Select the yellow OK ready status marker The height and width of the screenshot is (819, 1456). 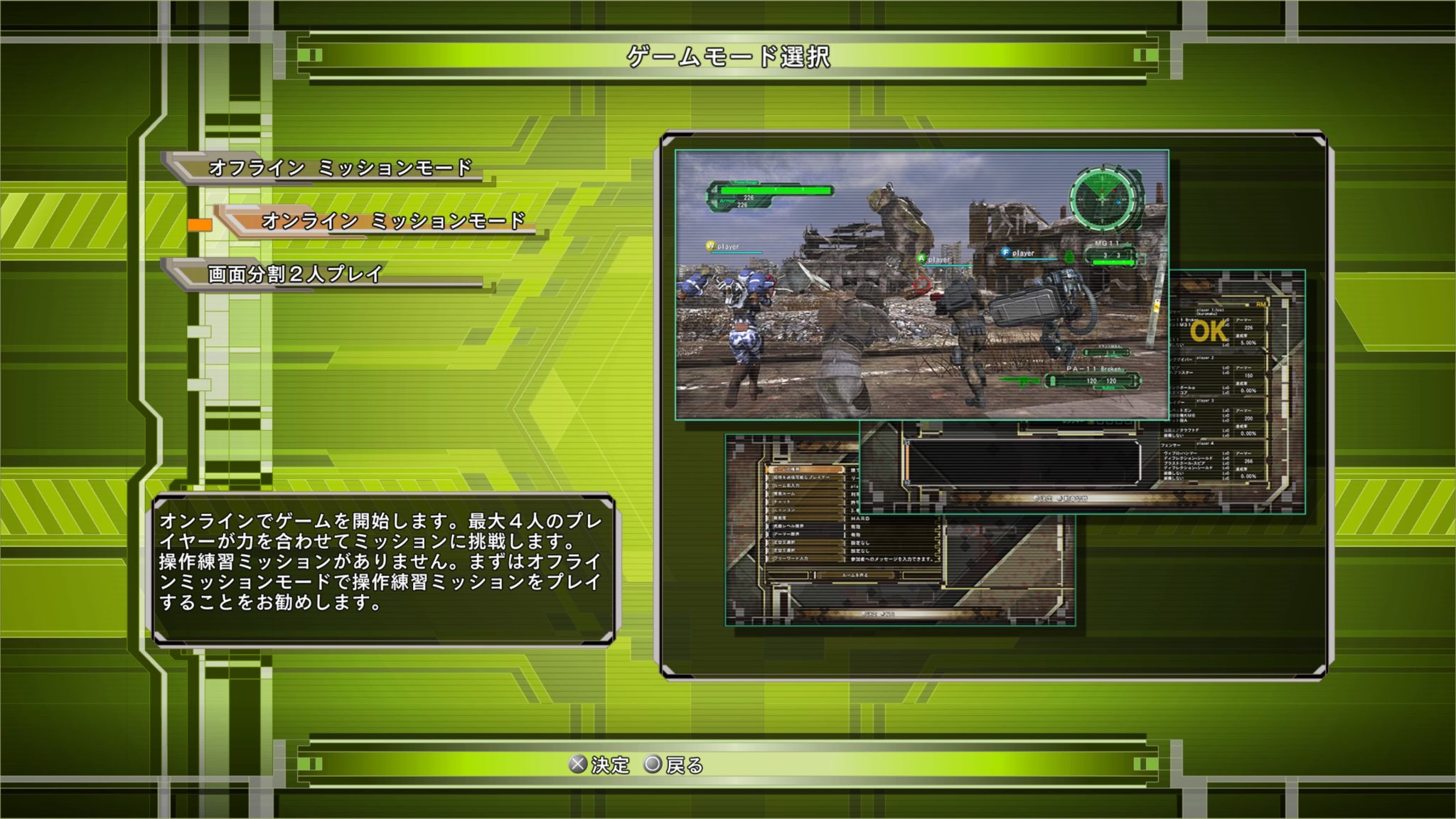click(x=1207, y=331)
